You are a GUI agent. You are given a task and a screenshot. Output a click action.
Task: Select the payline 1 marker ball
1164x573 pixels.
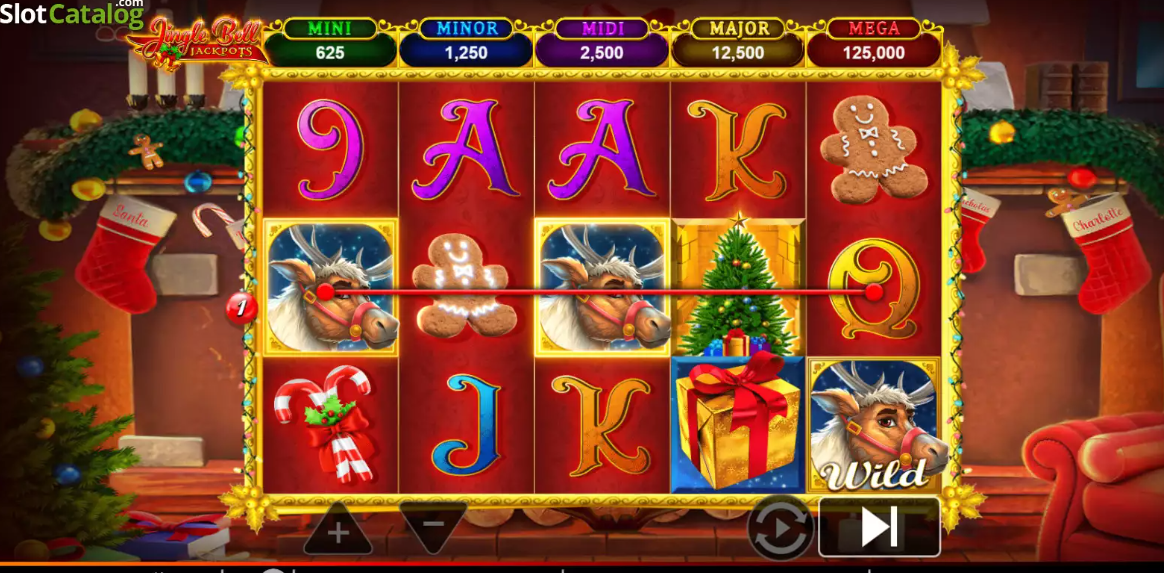(x=240, y=307)
